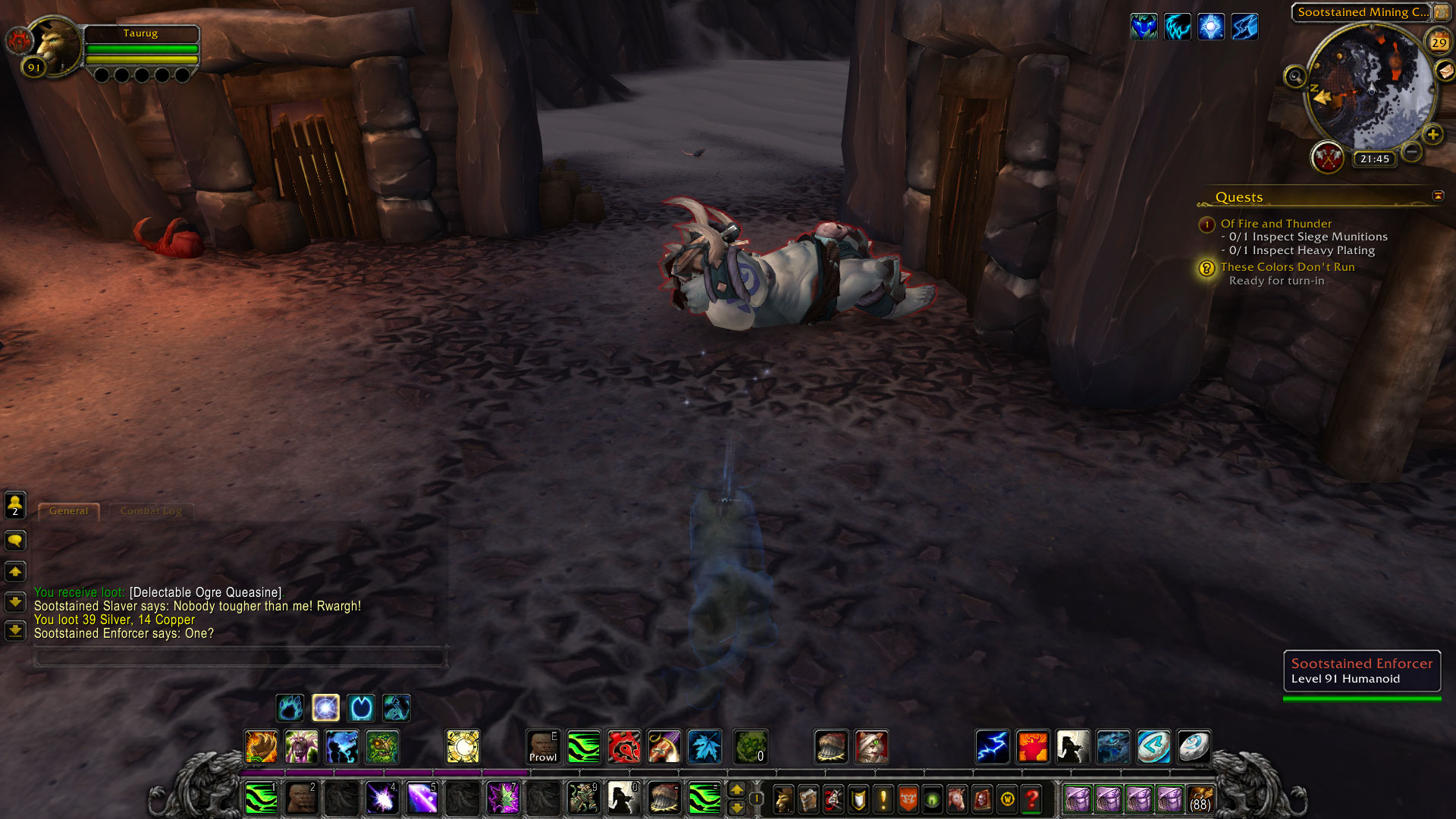
Task: Open the General chat tab
Action: 68,511
